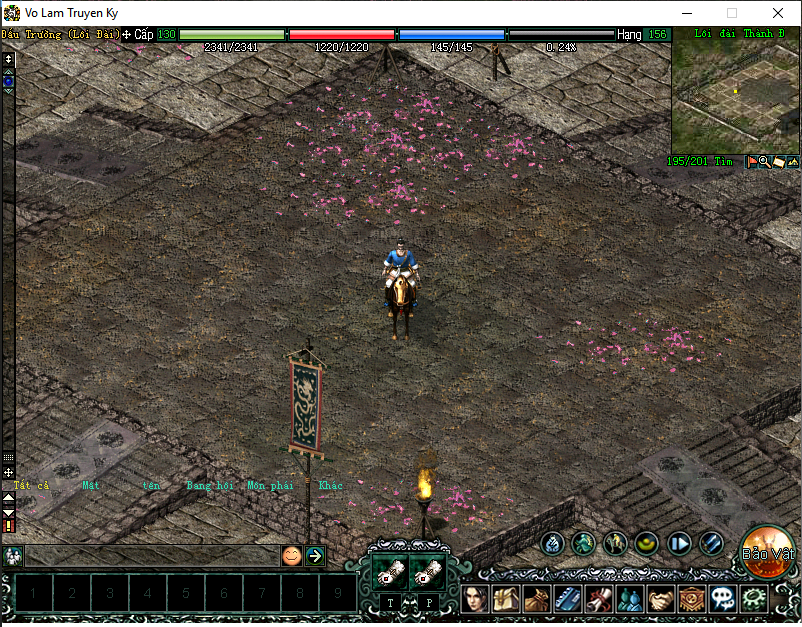Screen dimensions: 802x627
Task: Click the two blue figures icon
Action: [630, 599]
